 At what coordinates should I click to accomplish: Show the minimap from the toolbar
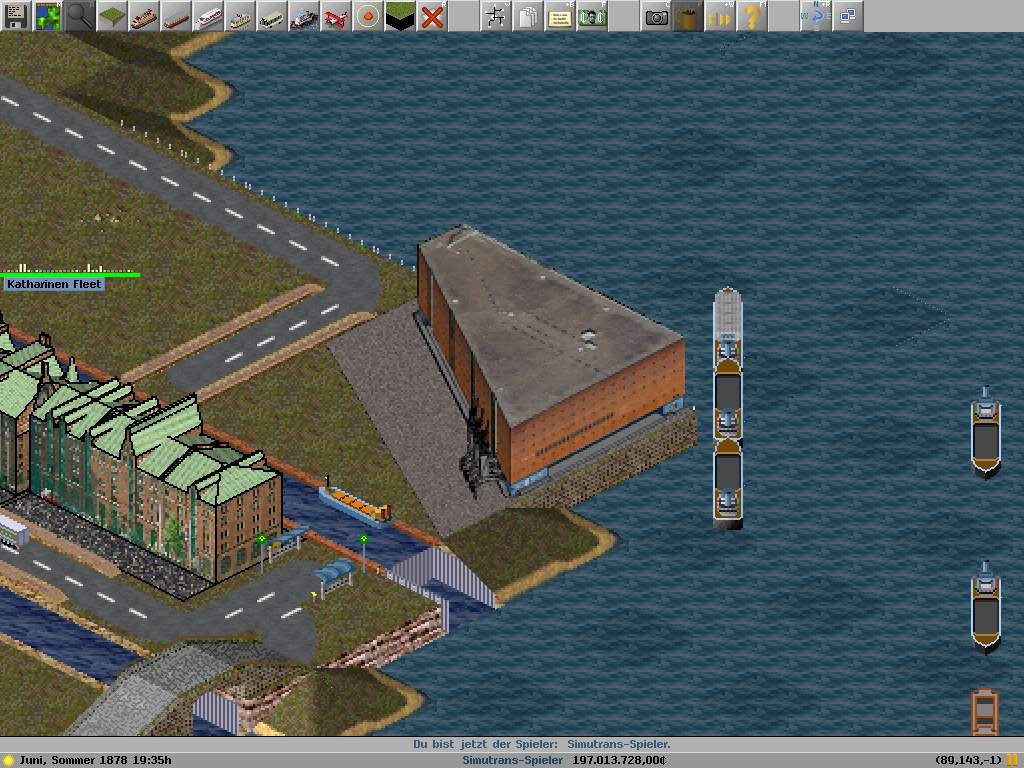click(x=47, y=16)
